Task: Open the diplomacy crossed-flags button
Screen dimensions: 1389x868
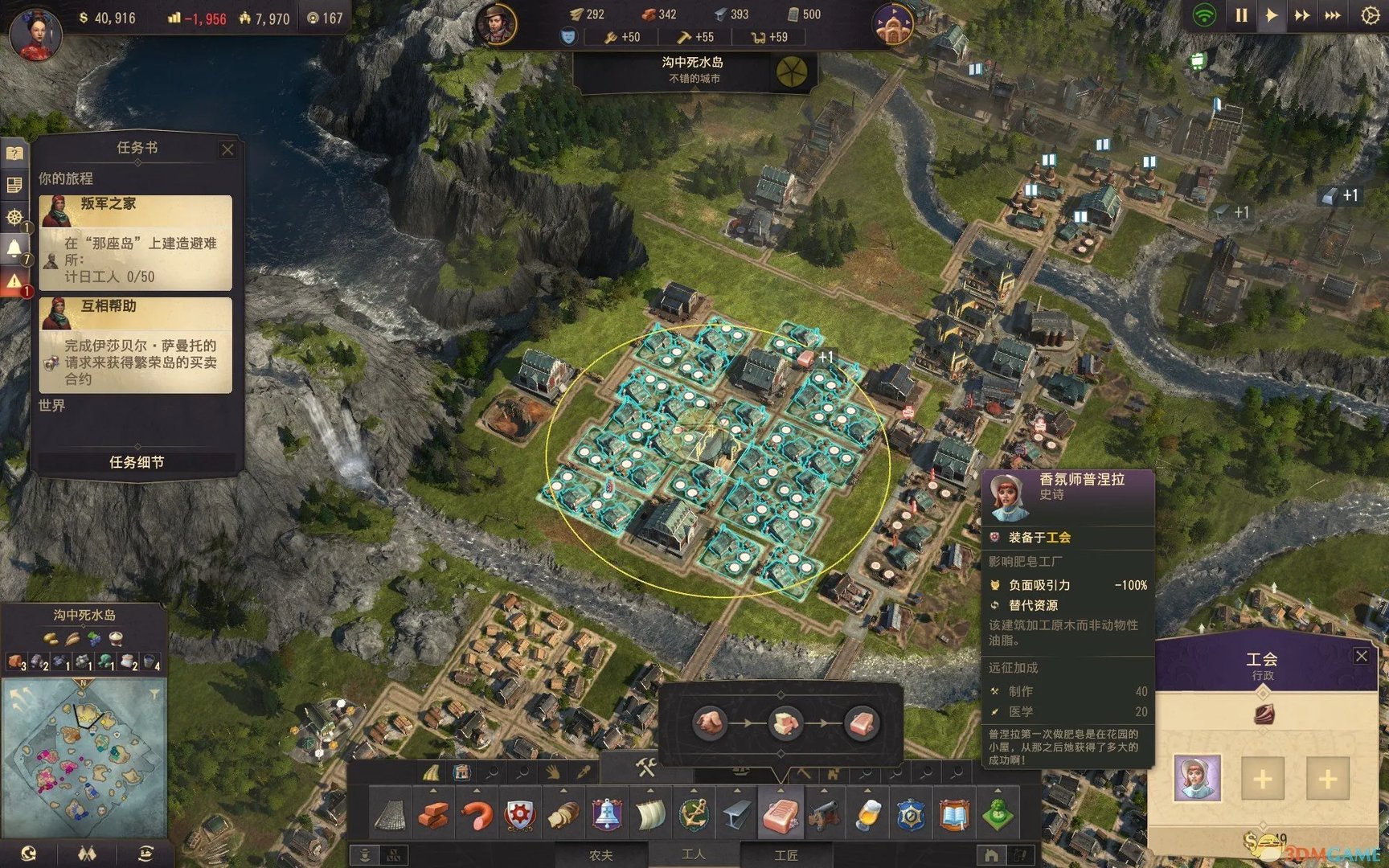Action: pos(87,854)
